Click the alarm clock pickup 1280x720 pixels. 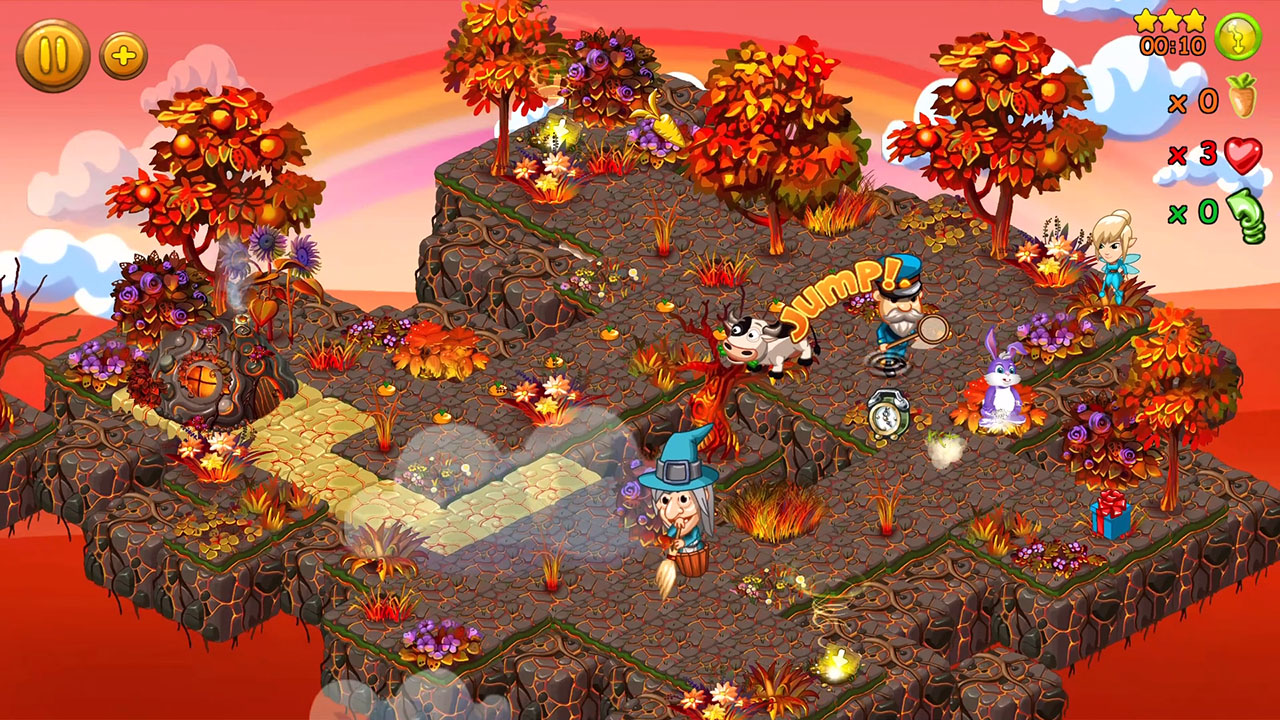tap(886, 412)
